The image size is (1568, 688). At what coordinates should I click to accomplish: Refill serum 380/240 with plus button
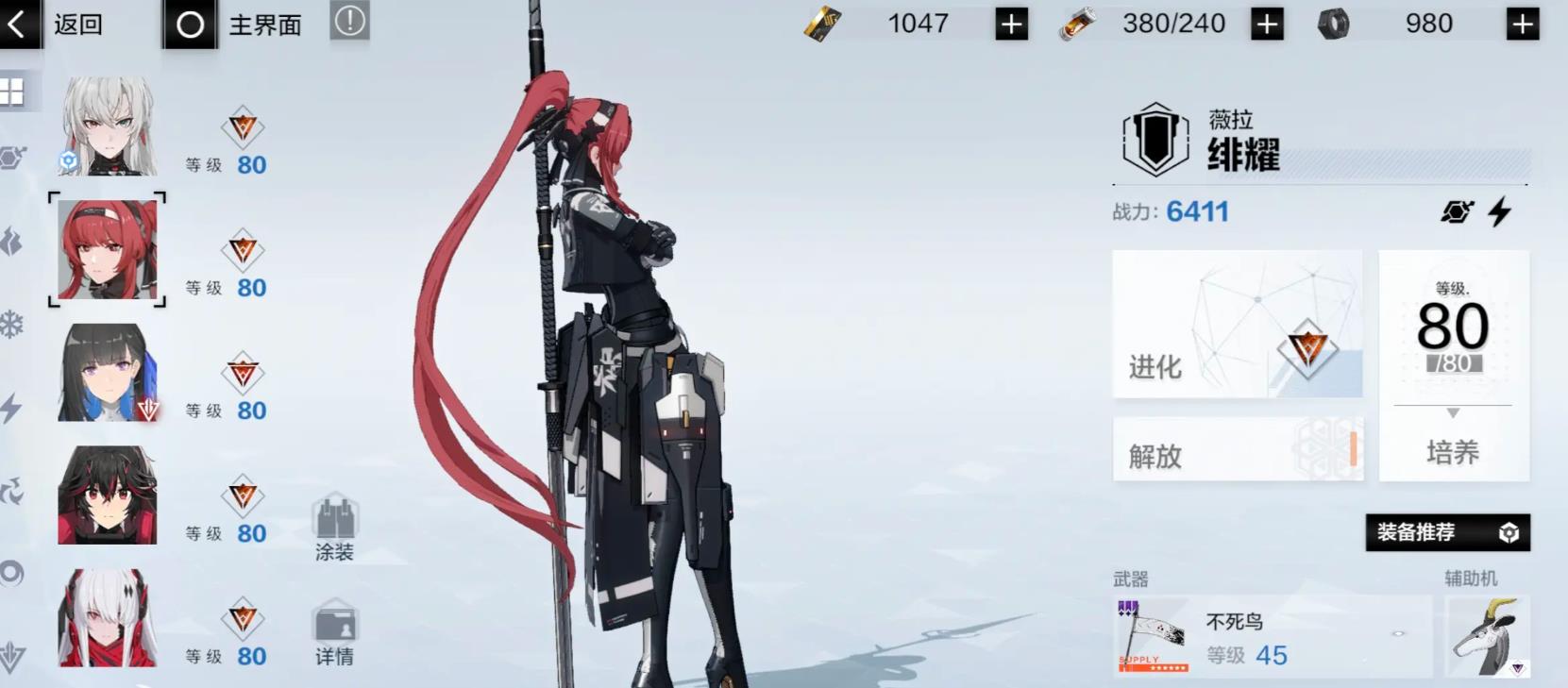point(1267,25)
